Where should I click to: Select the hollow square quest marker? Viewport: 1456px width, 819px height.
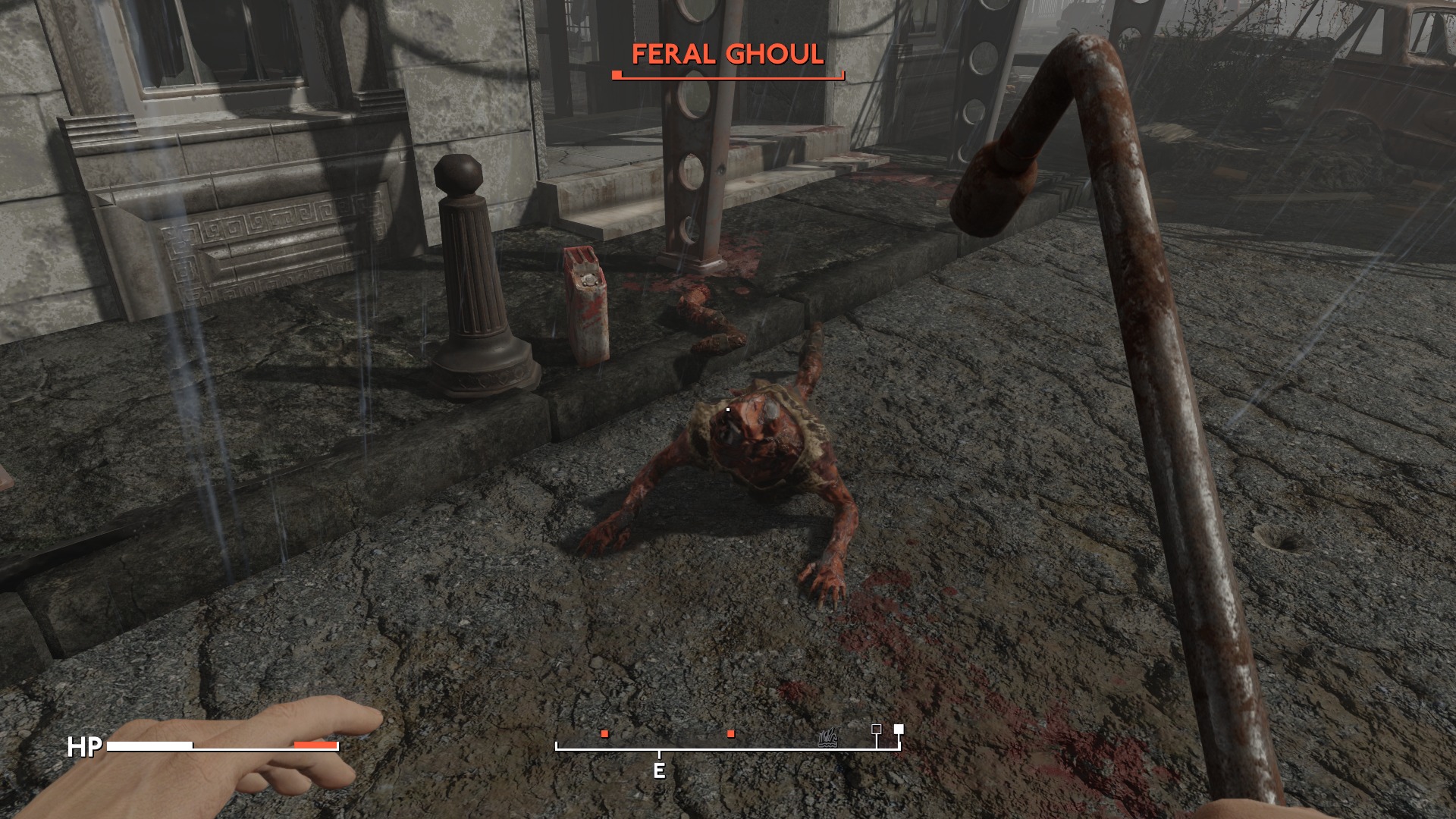click(877, 730)
